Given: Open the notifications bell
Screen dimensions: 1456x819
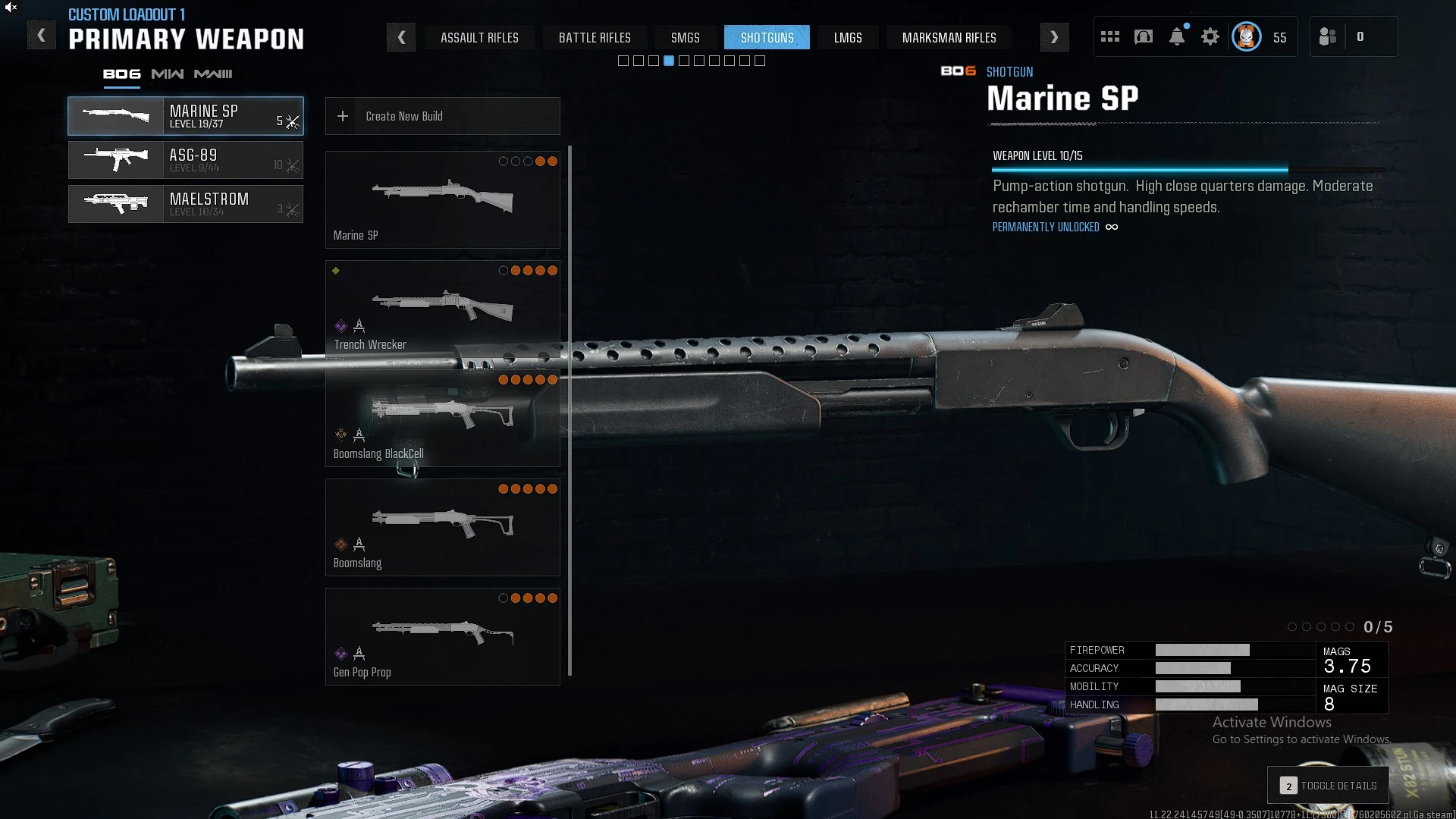Looking at the screenshot, I should (x=1177, y=36).
